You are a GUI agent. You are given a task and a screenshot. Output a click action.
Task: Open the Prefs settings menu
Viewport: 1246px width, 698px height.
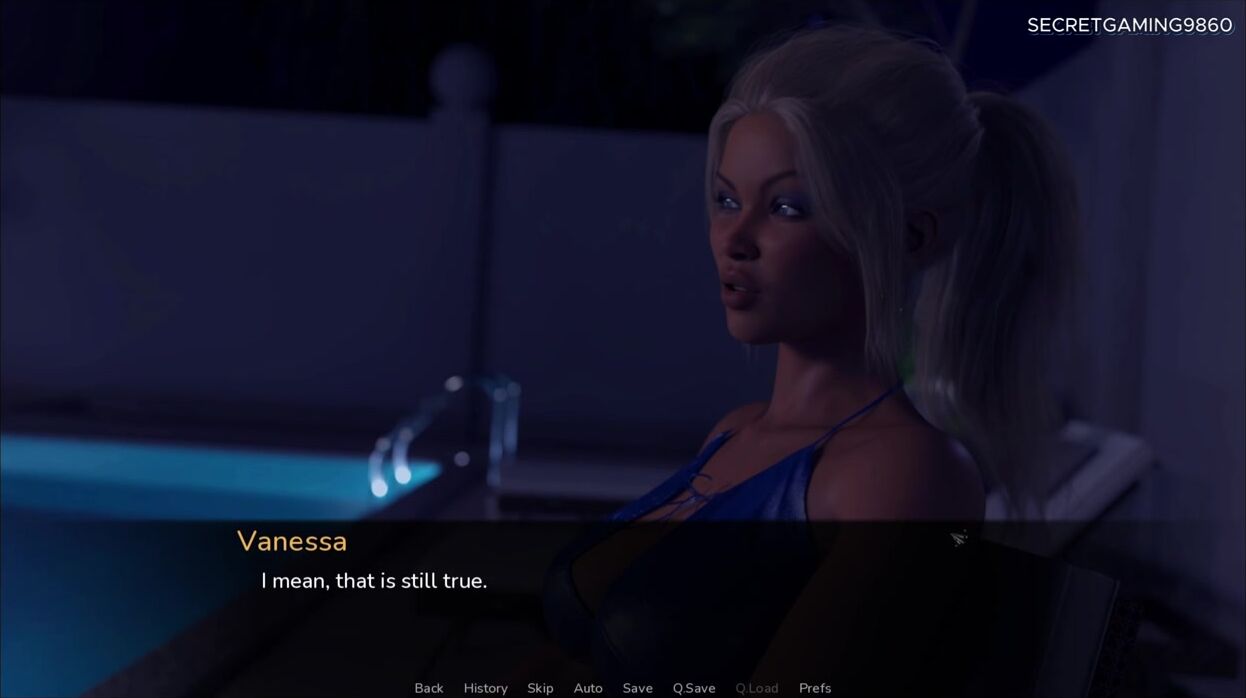click(x=815, y=688)
